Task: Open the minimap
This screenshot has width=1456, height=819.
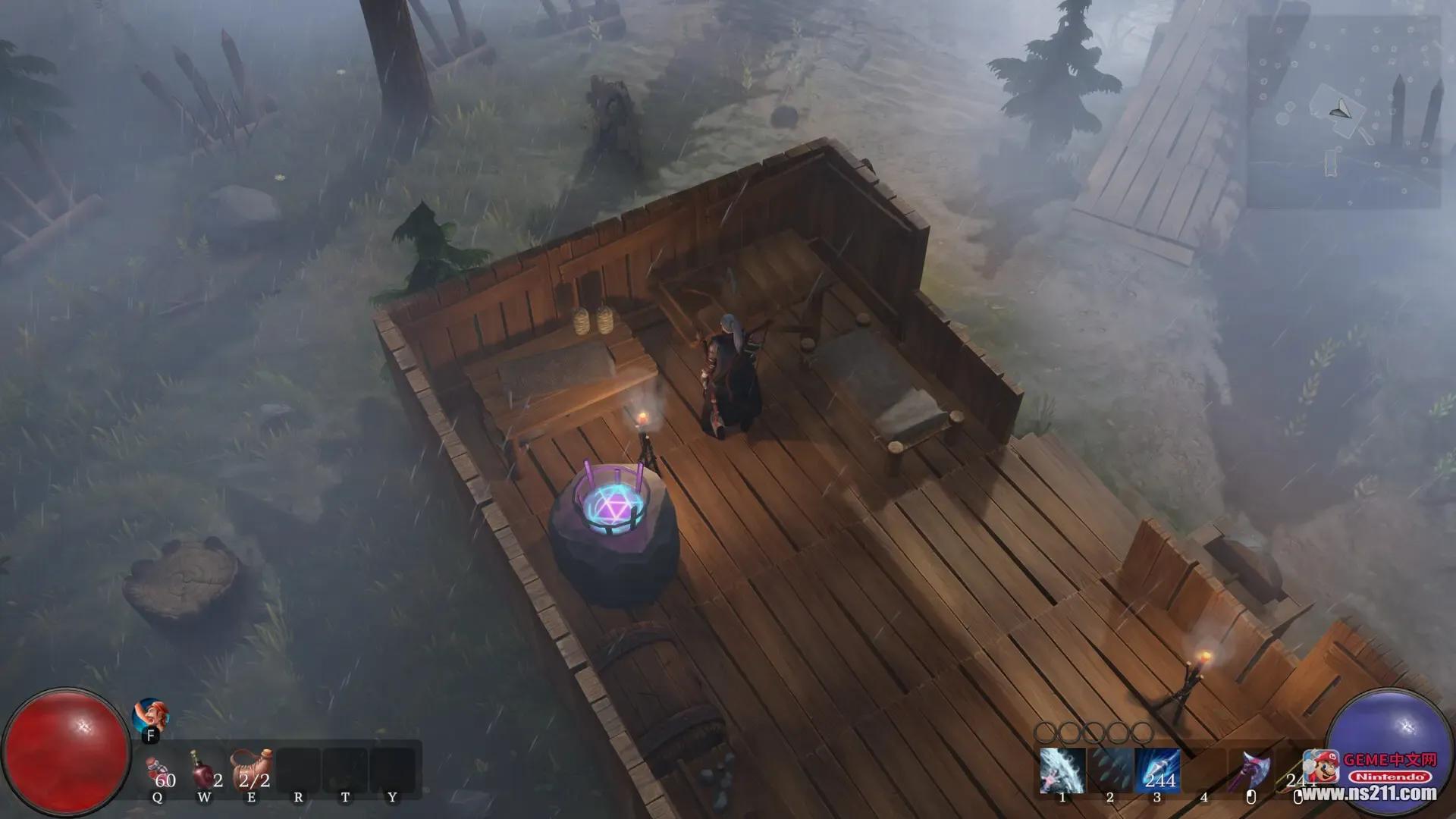Action: [1343, 111]
